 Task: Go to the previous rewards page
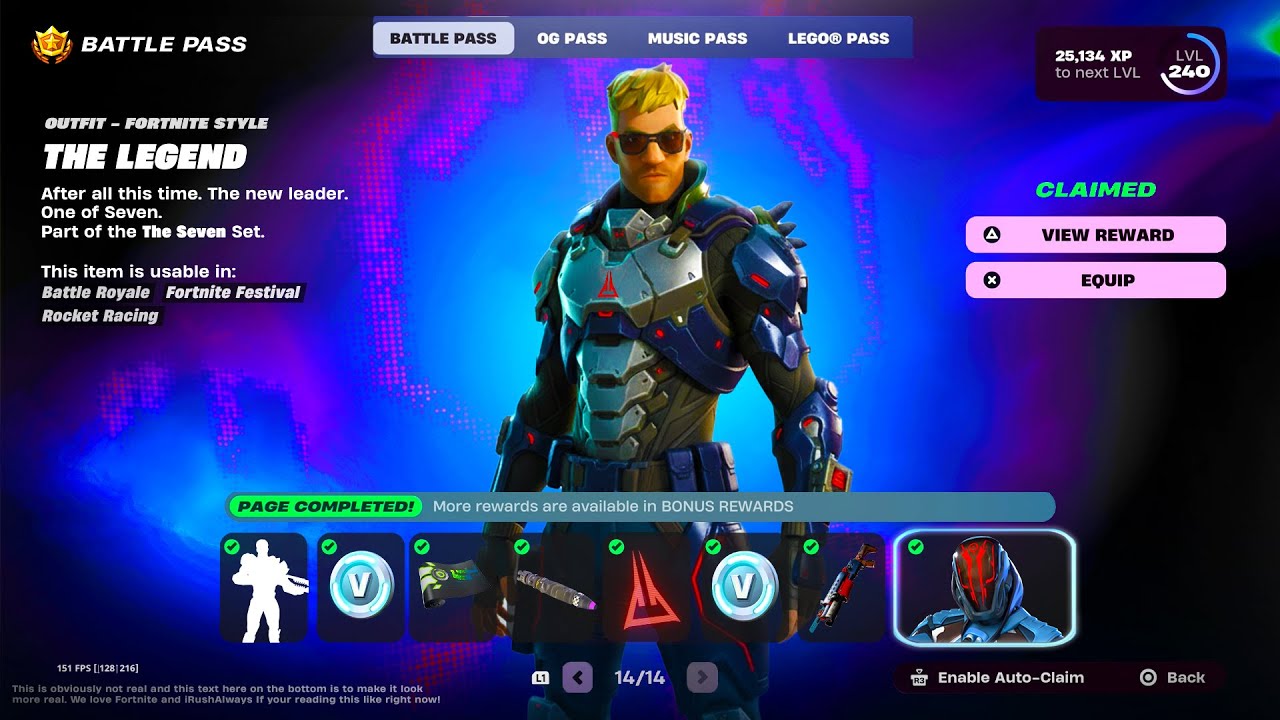click(x=578, y=678)
